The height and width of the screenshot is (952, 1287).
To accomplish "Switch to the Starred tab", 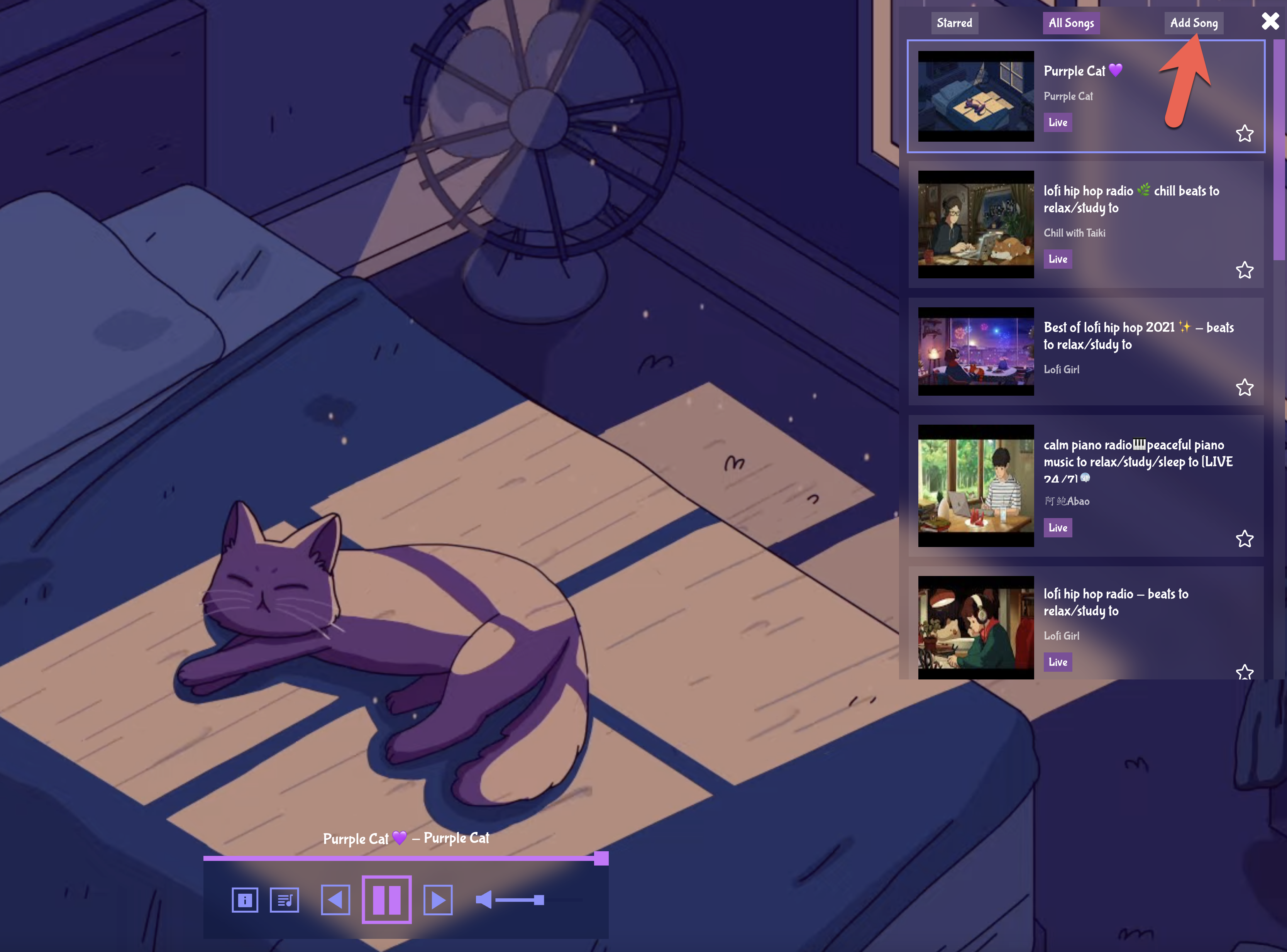I will (954, 23).
